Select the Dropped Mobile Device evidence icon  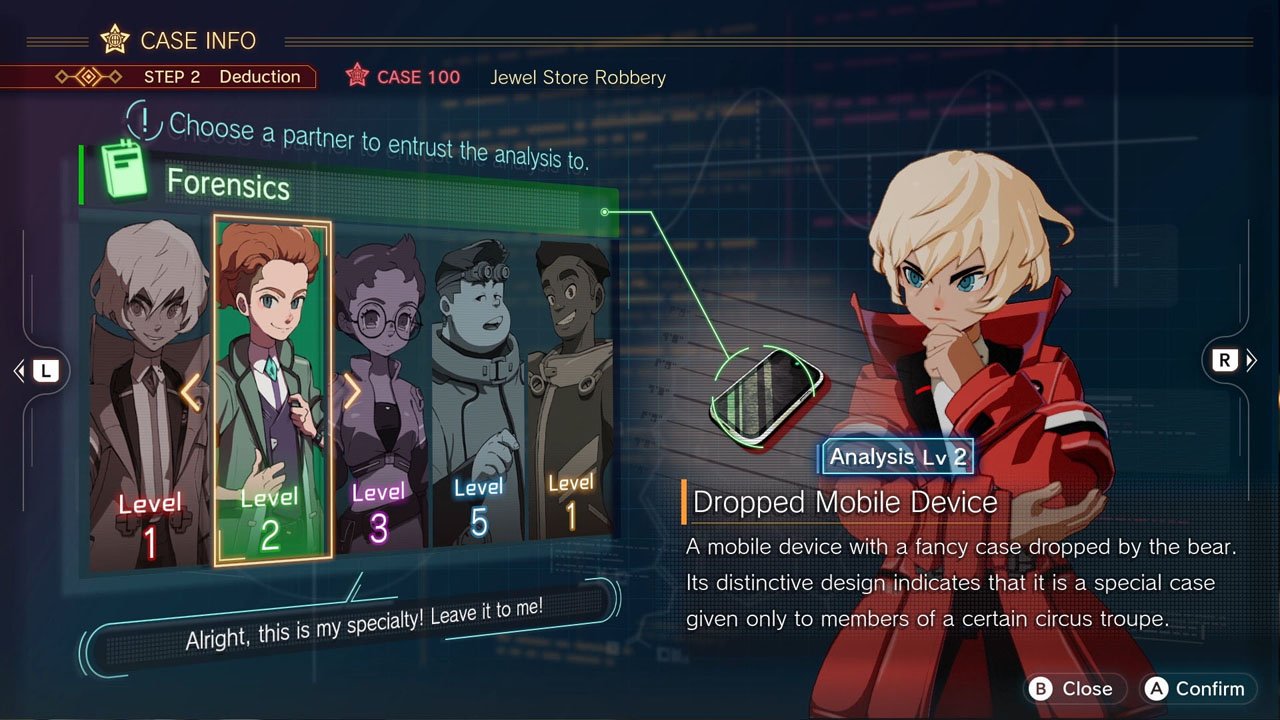point(767,391)
